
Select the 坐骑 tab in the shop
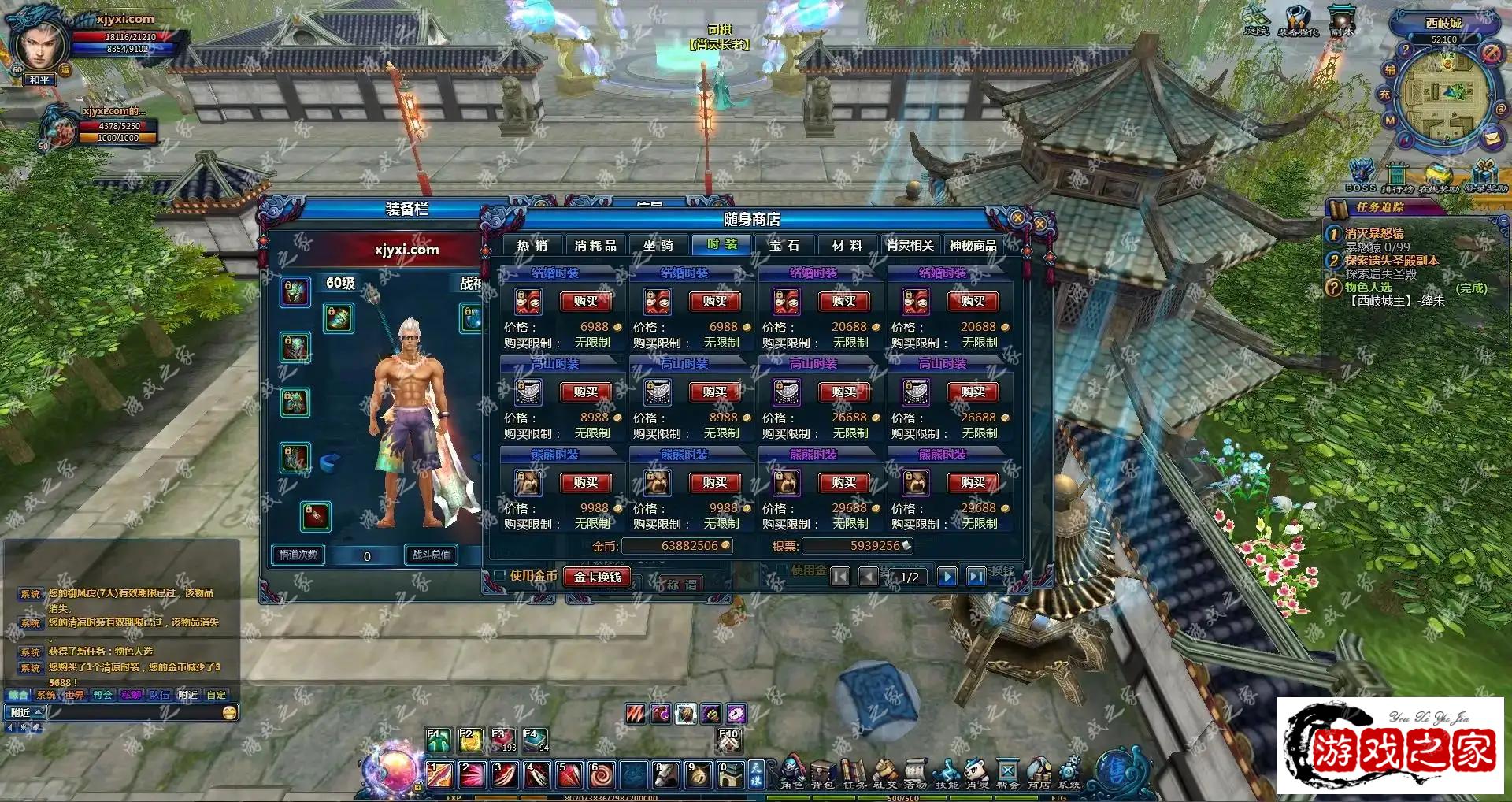pyautogui.click(x=658, y=246)
